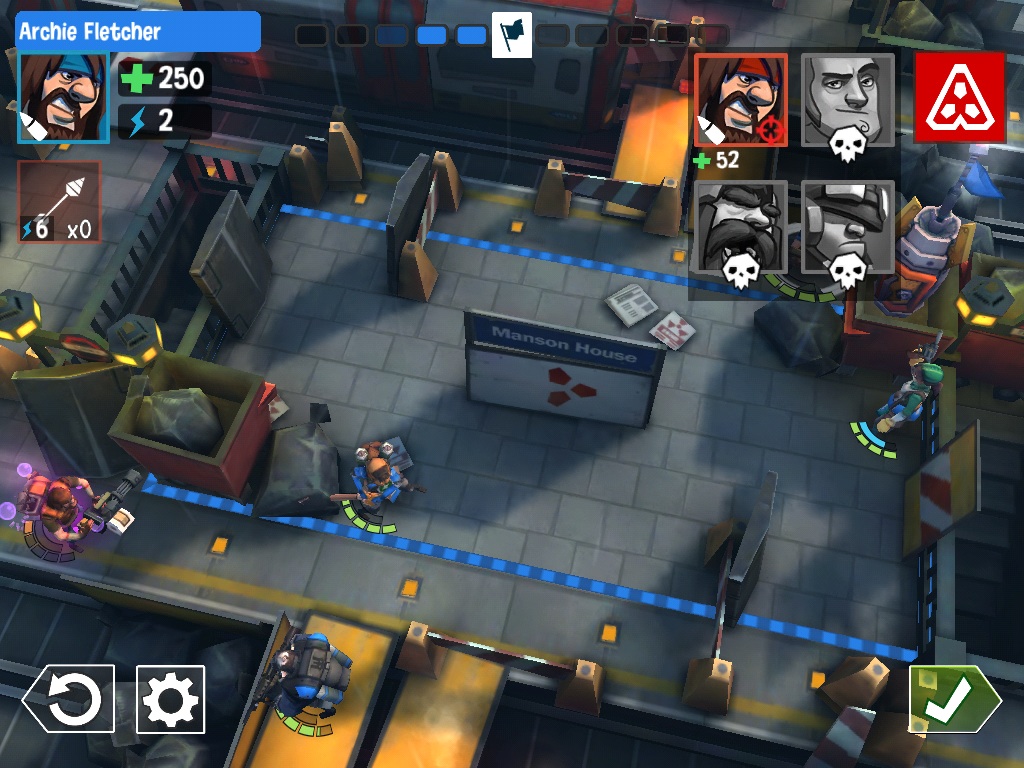Select Archie Fletcher's portrait in the top-left
Screen dimensions: 1024x768
tap(62, 98)
